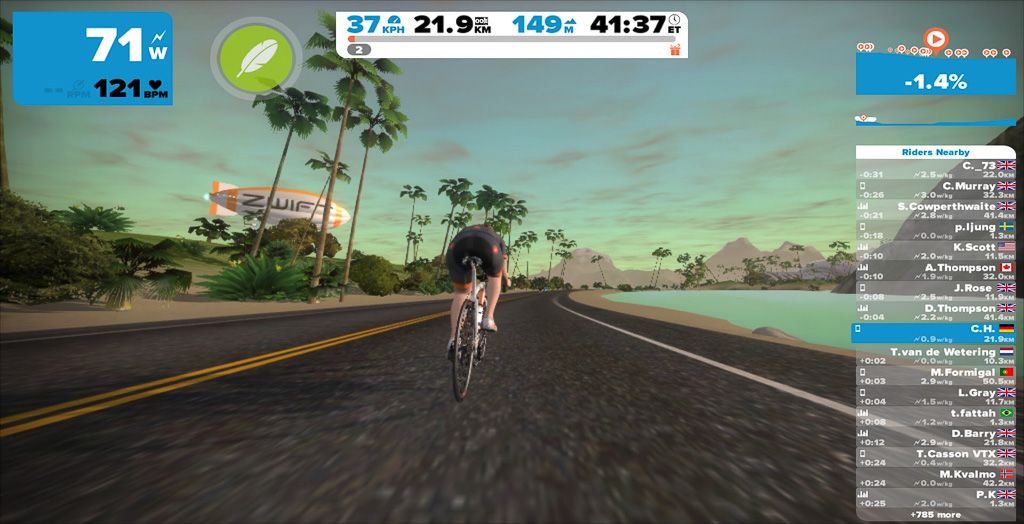Select rider M.Kvalmo with the Norwegian flag
Image resolution: width=1024 pixels, height=524 pixels.
(935, 479)
